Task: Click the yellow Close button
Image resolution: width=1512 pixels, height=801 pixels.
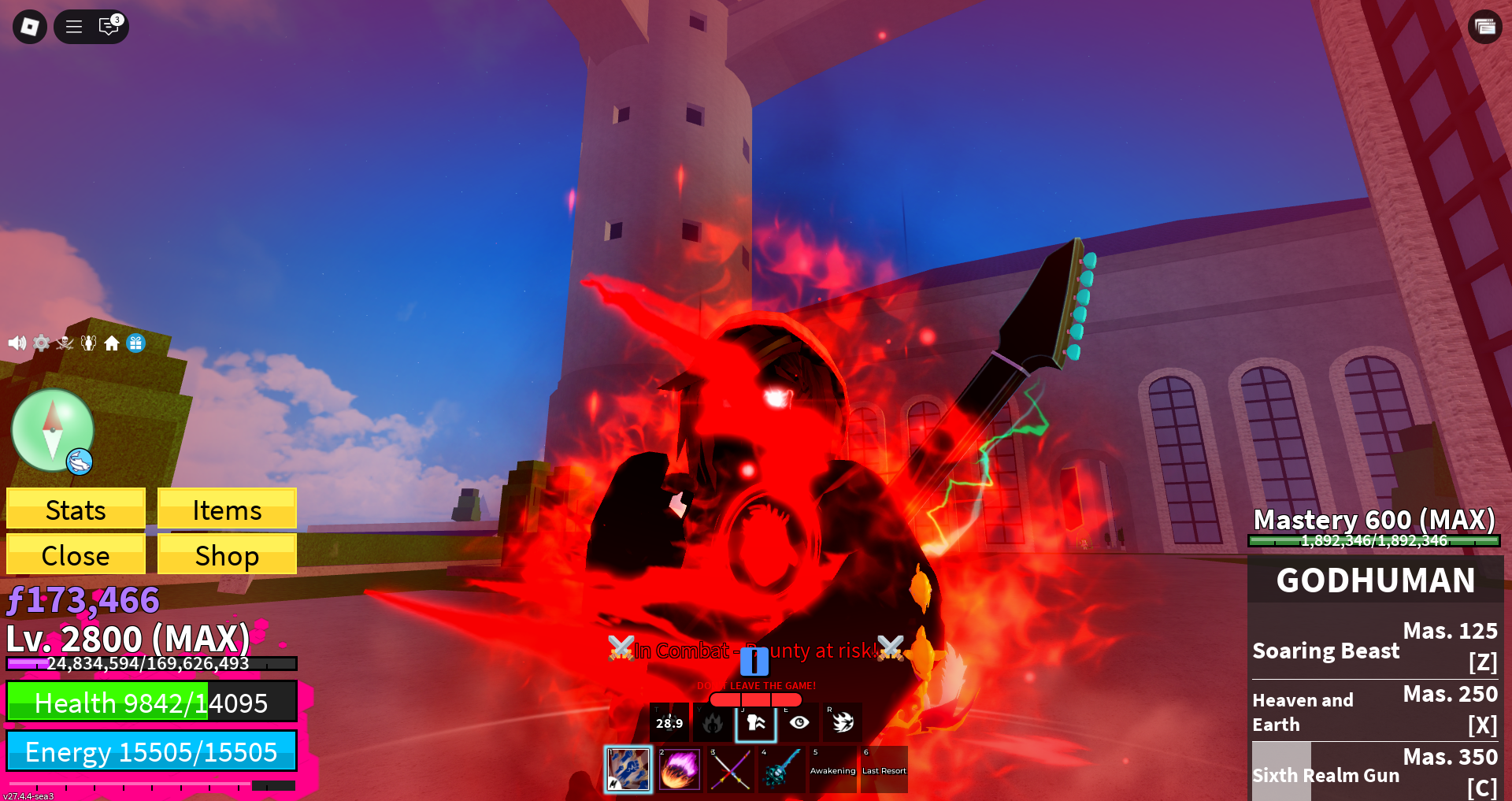Action: [76, 555]
